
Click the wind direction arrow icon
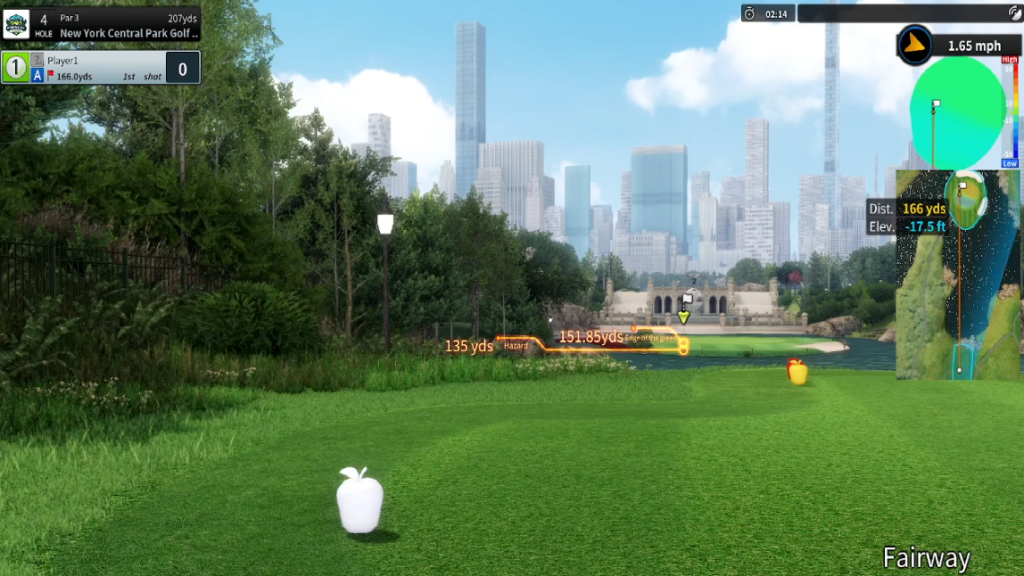(x=914, y=45)
